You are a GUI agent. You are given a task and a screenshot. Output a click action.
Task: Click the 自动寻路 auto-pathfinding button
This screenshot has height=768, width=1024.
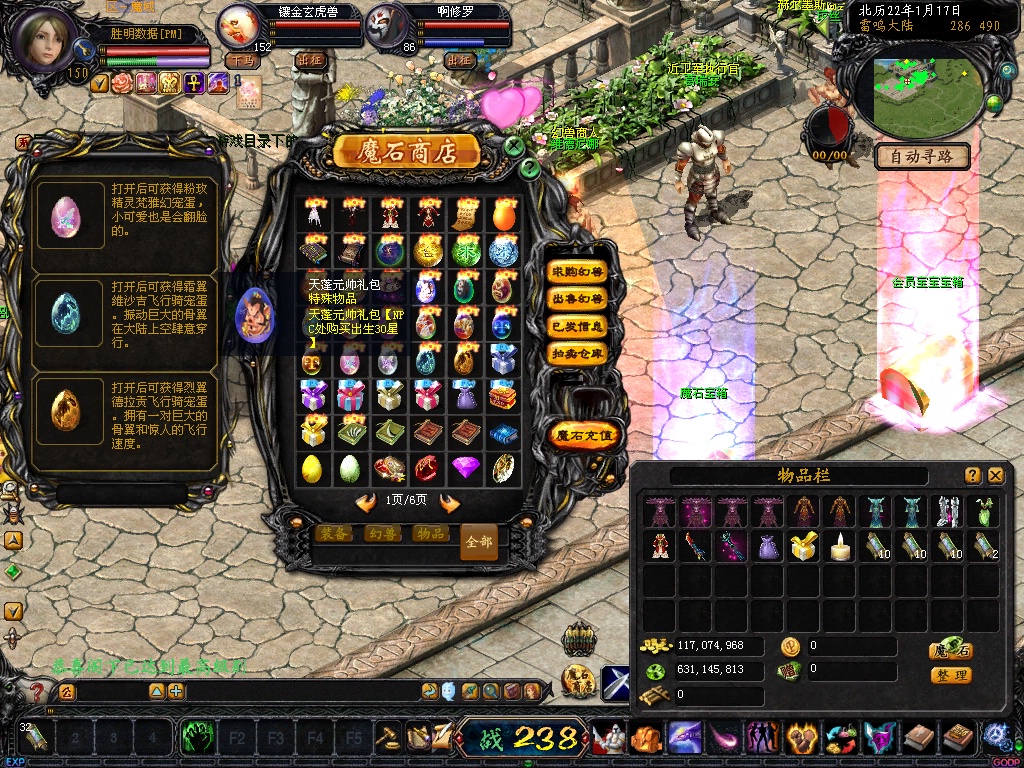922,156
